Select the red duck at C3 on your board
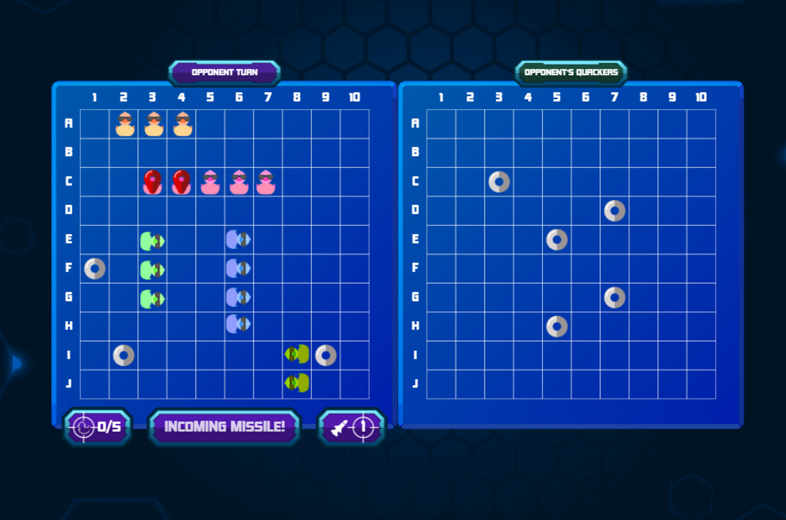The width and height of the screenshot is (786, 520). point(153,182)
